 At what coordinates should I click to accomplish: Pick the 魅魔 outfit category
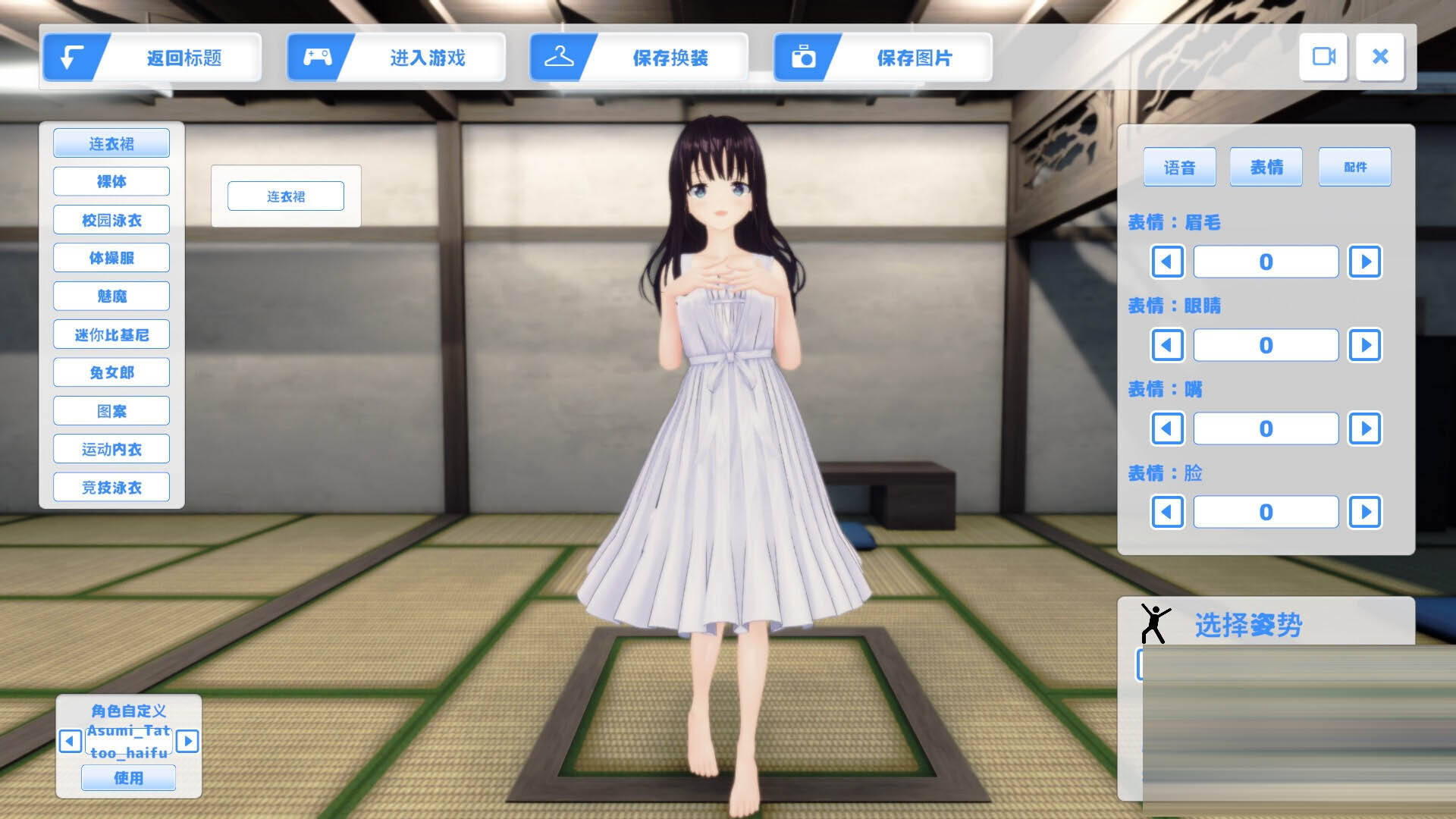click(x=111, y=296)
